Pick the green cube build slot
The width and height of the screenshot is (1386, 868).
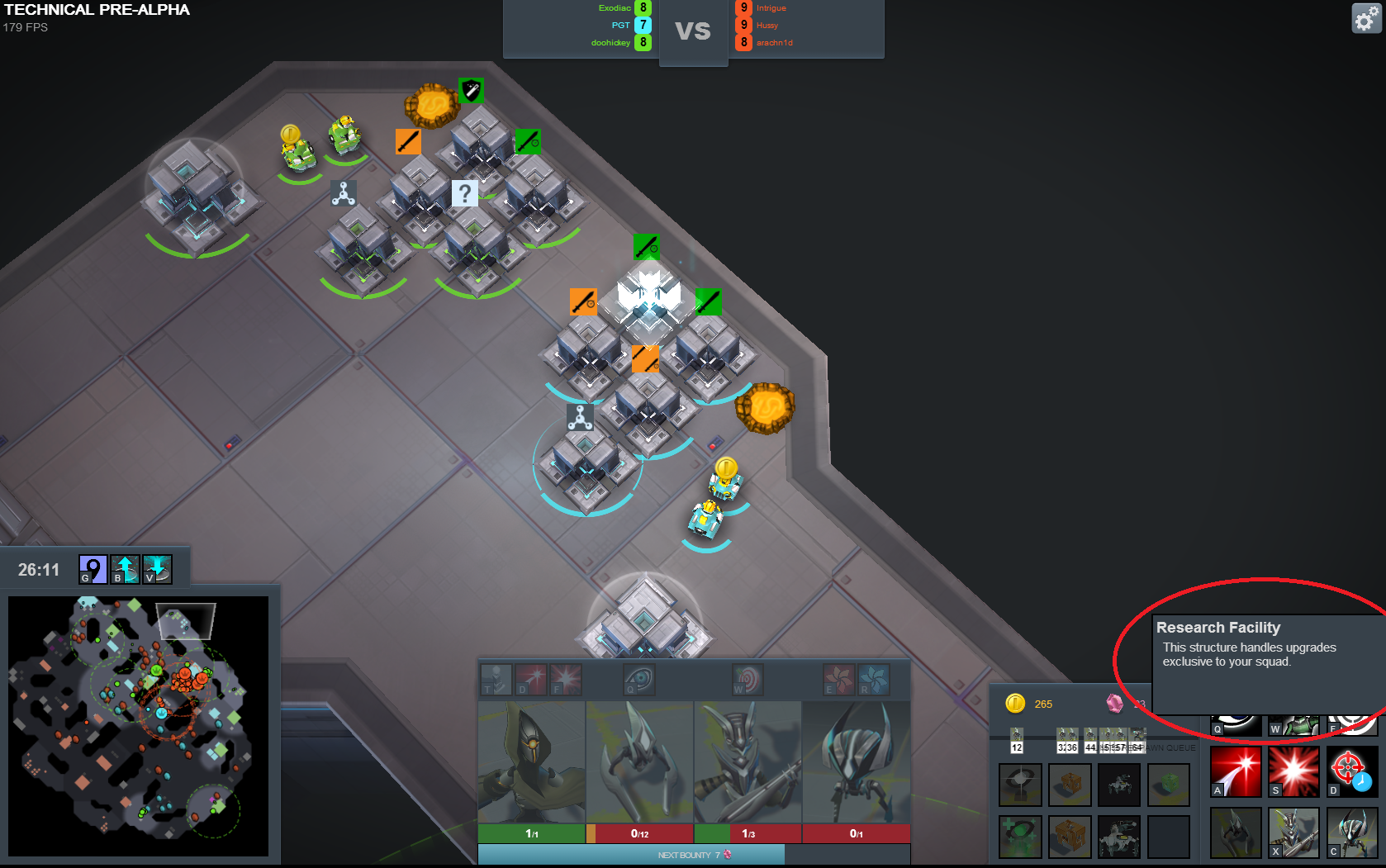click(1168, 784)
